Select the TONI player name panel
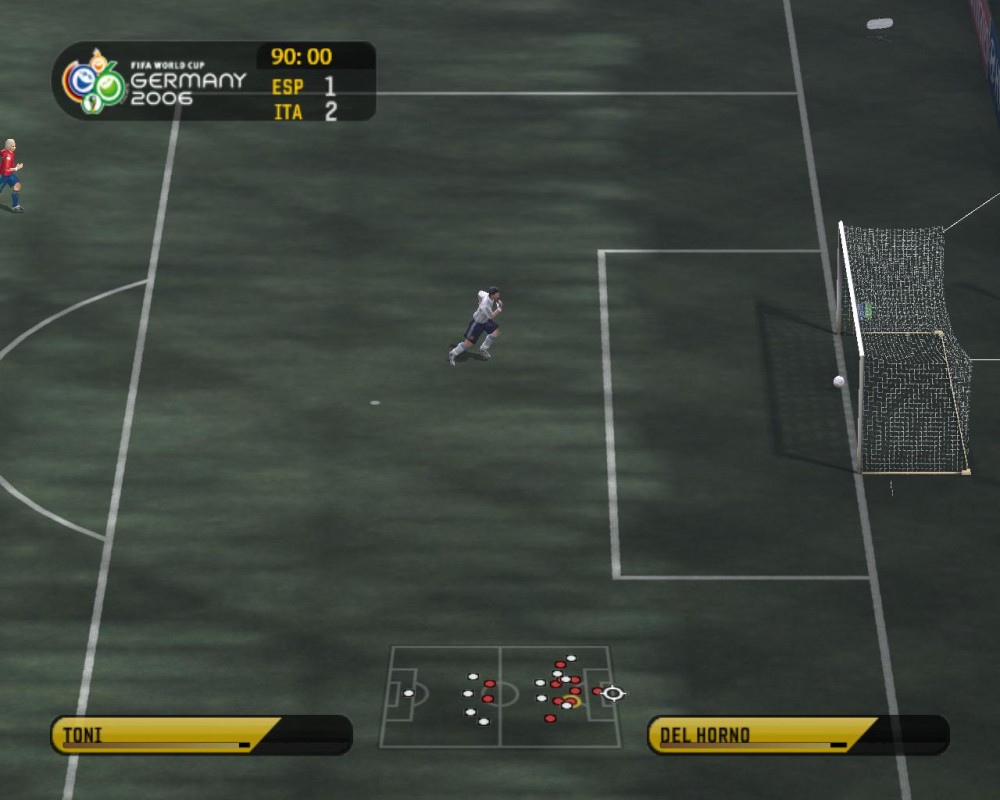 [x=200, y=735]
